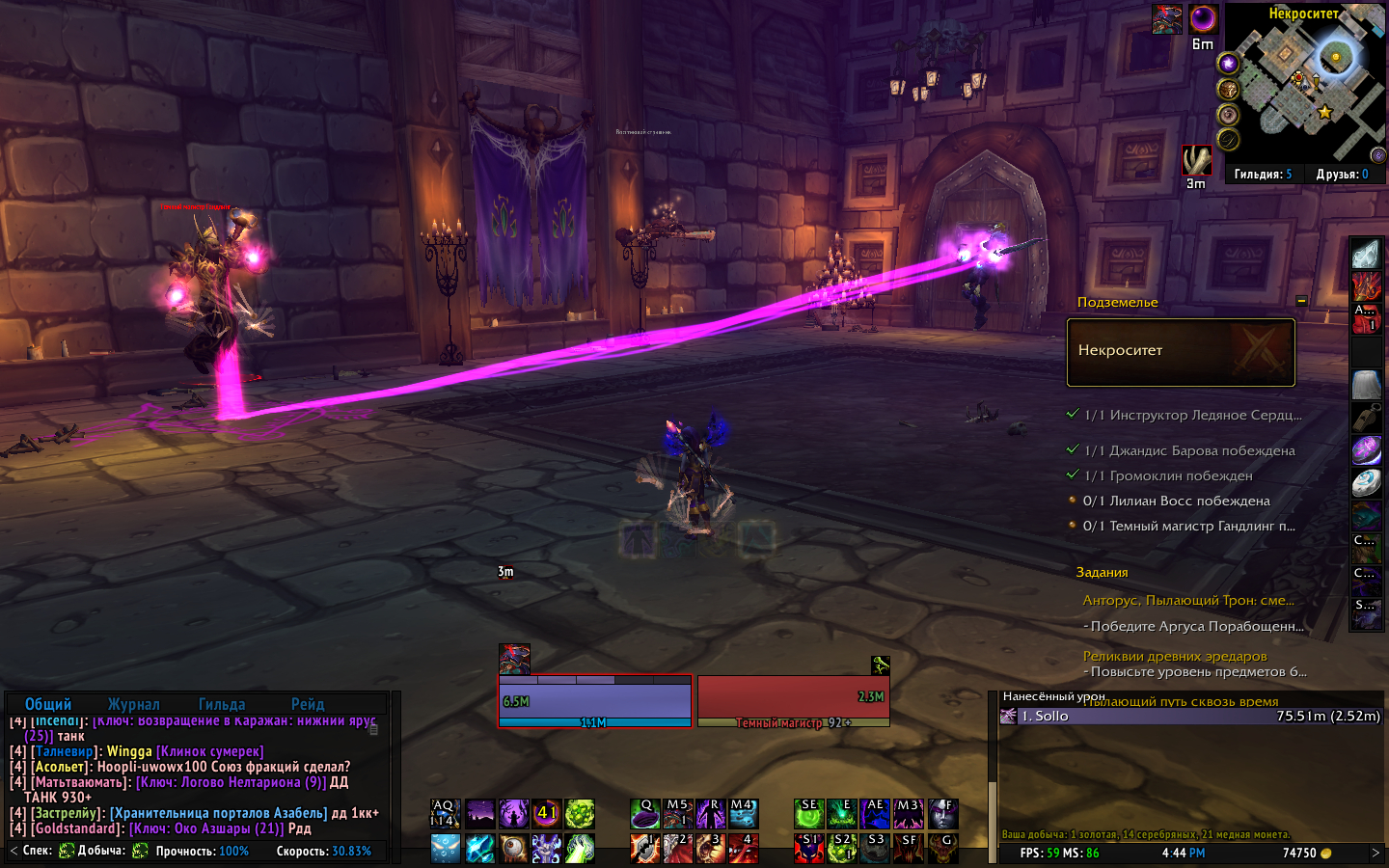Open the Журнал chat tab
1389x868 pixels.
pyautogui.click(x=134, y=704)
